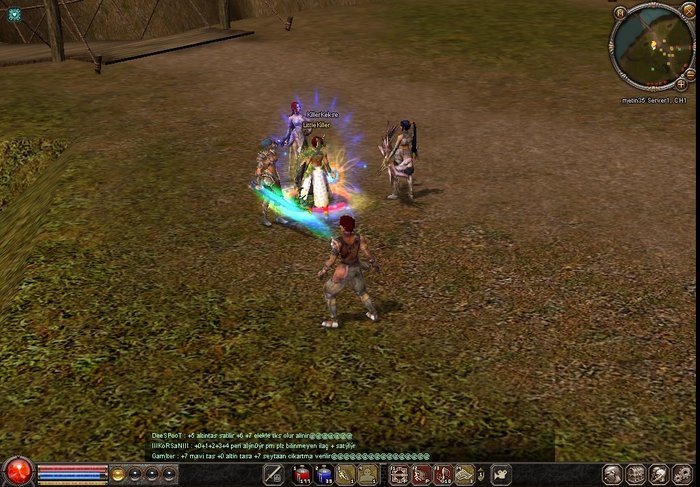Select the gold coin button beside the status bars

tap(118, 474)
